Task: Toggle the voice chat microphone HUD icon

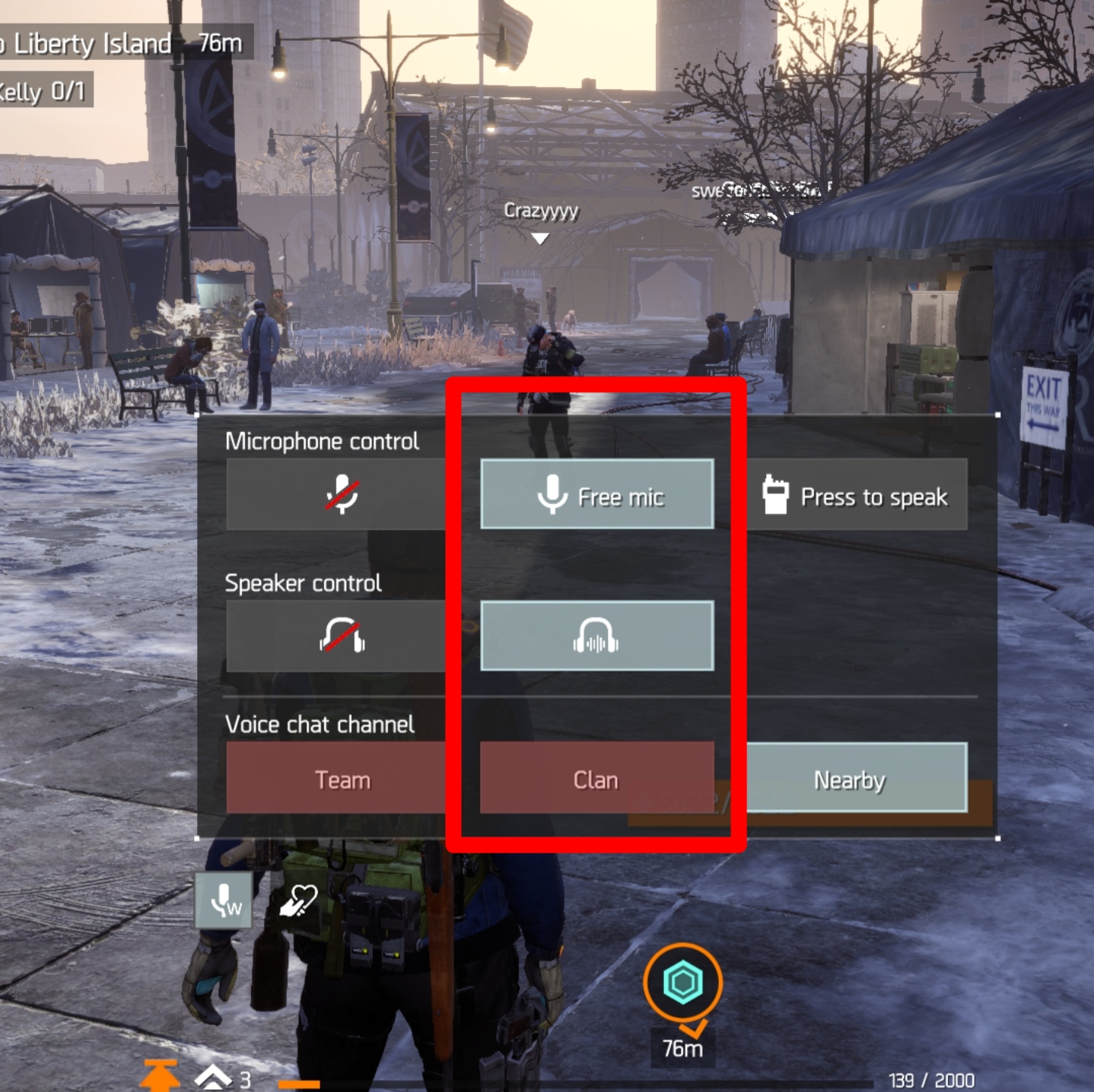Action: pos(224,900)
